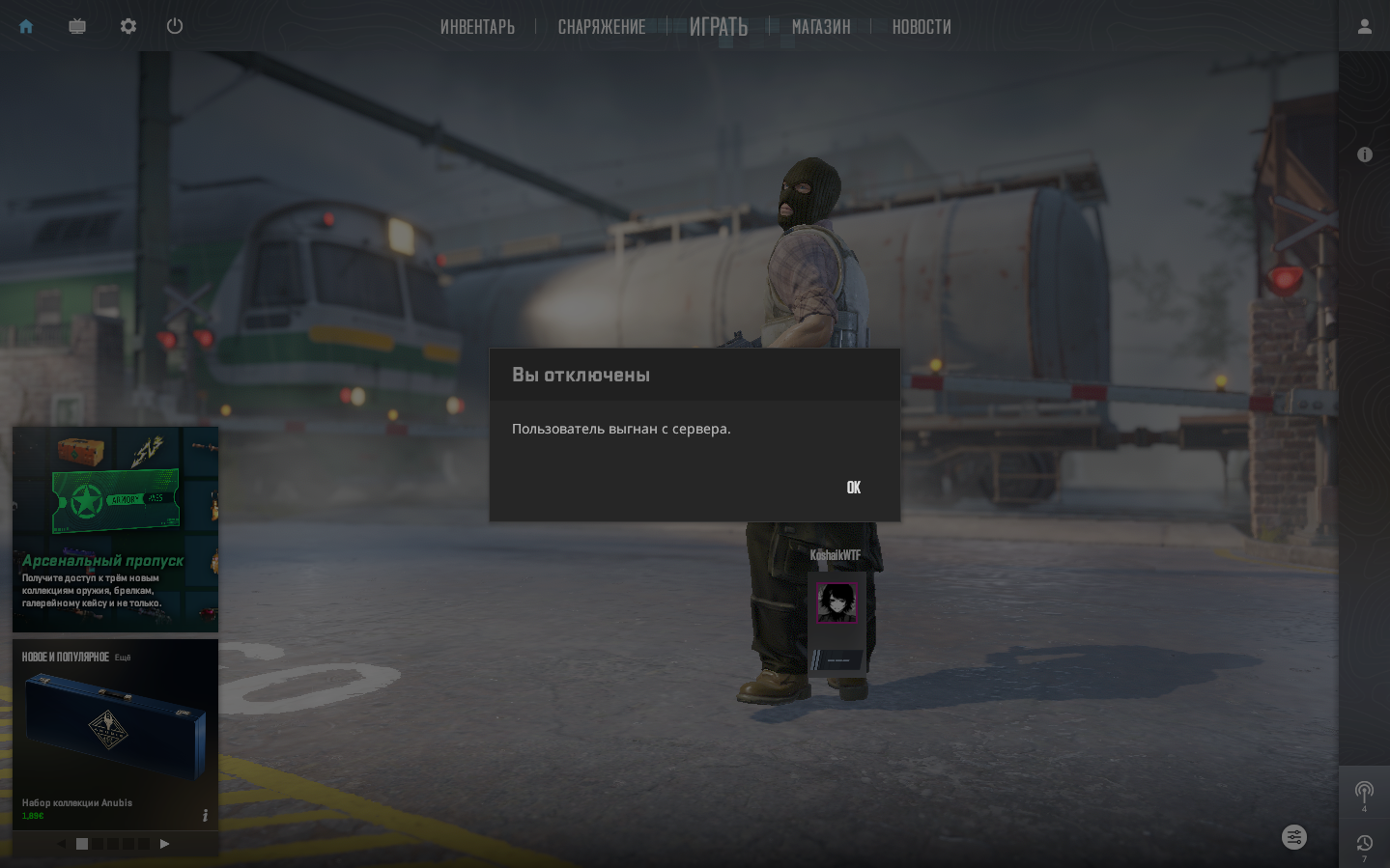
Task: Open the Инвентарь tab
Action: tap(477, 27)
